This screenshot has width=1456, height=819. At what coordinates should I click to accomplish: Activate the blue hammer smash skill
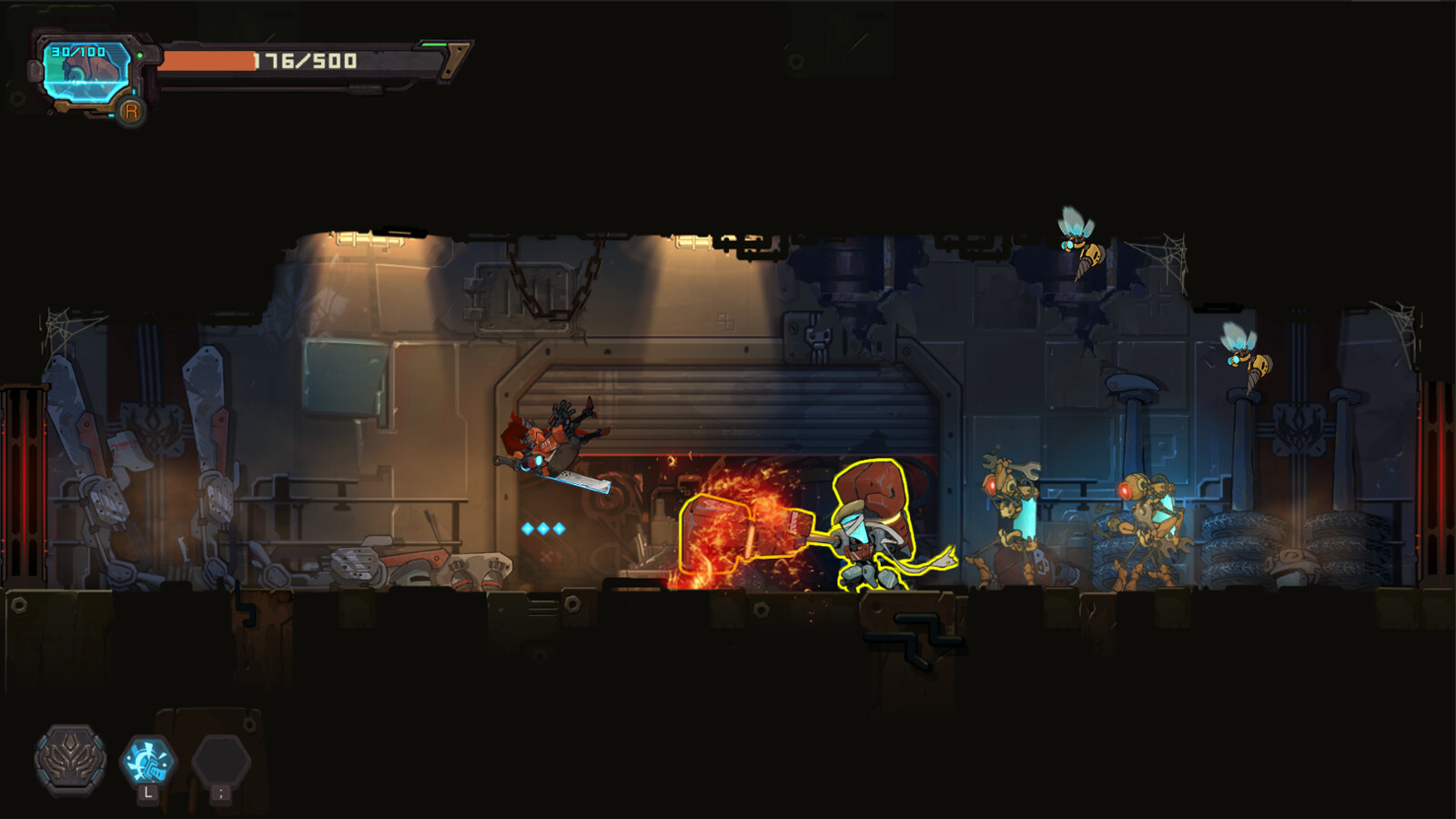147,761
